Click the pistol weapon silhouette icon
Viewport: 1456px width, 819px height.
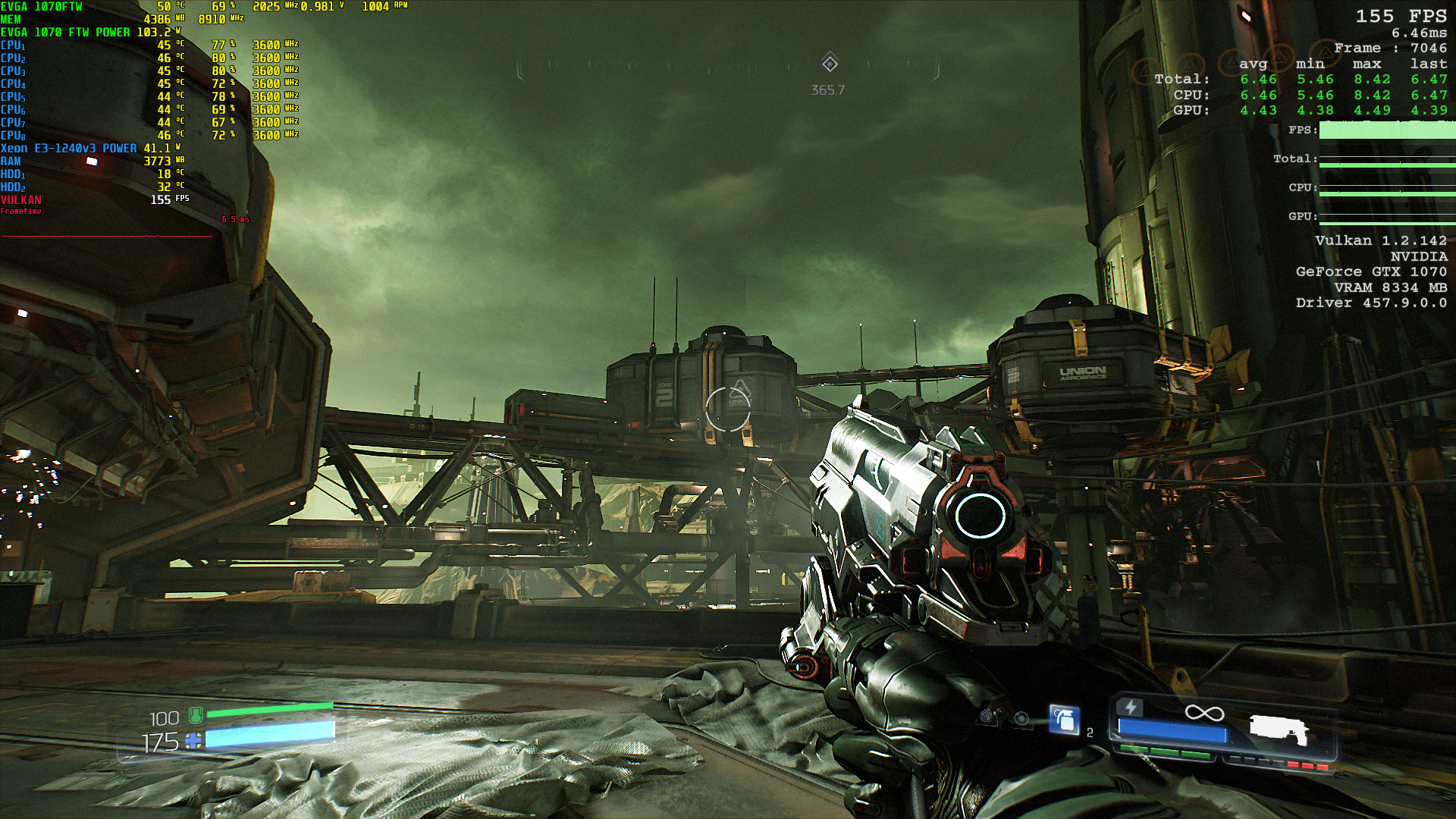tap(1279, 729)
